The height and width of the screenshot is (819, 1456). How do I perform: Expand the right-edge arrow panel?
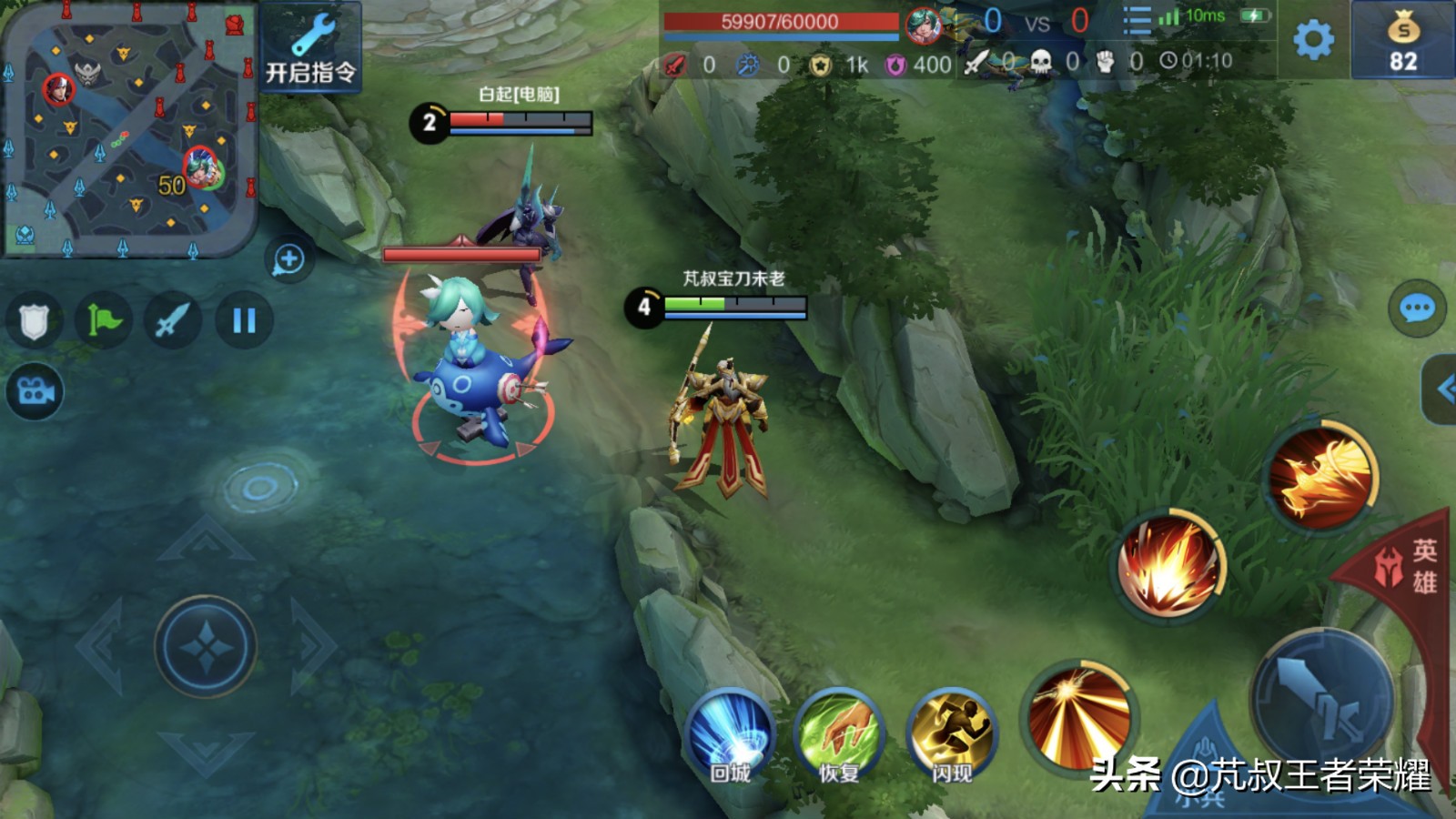pos(1441,389)
